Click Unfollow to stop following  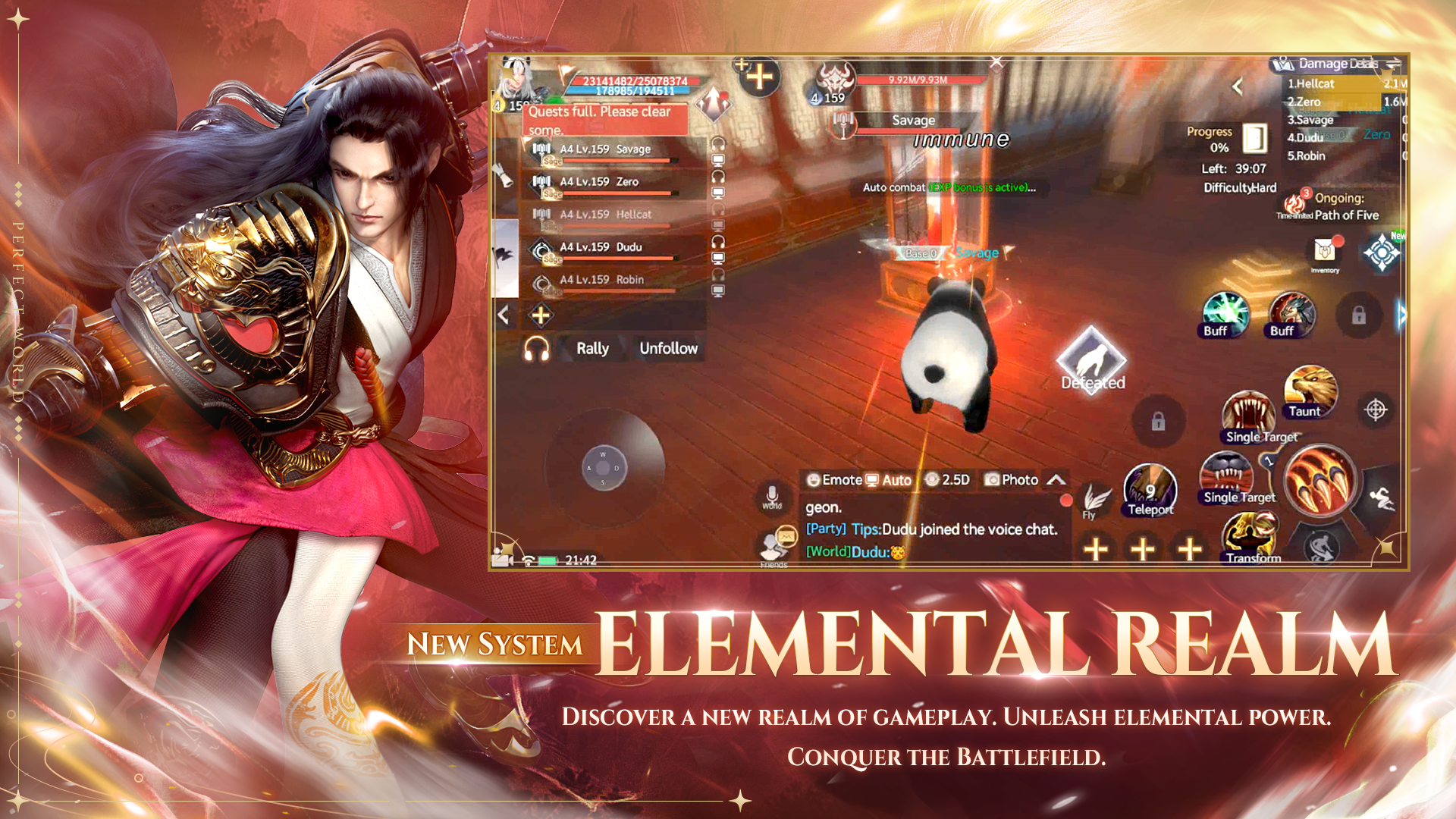[668, 349]
